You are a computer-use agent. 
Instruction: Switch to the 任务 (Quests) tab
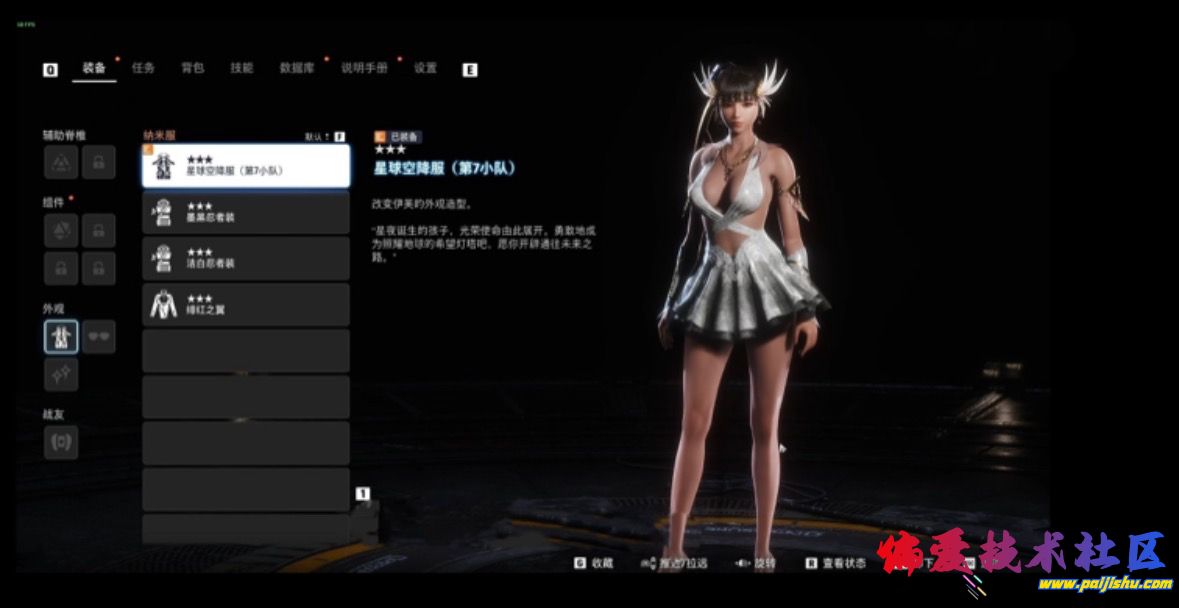click(x=144, y=68)
